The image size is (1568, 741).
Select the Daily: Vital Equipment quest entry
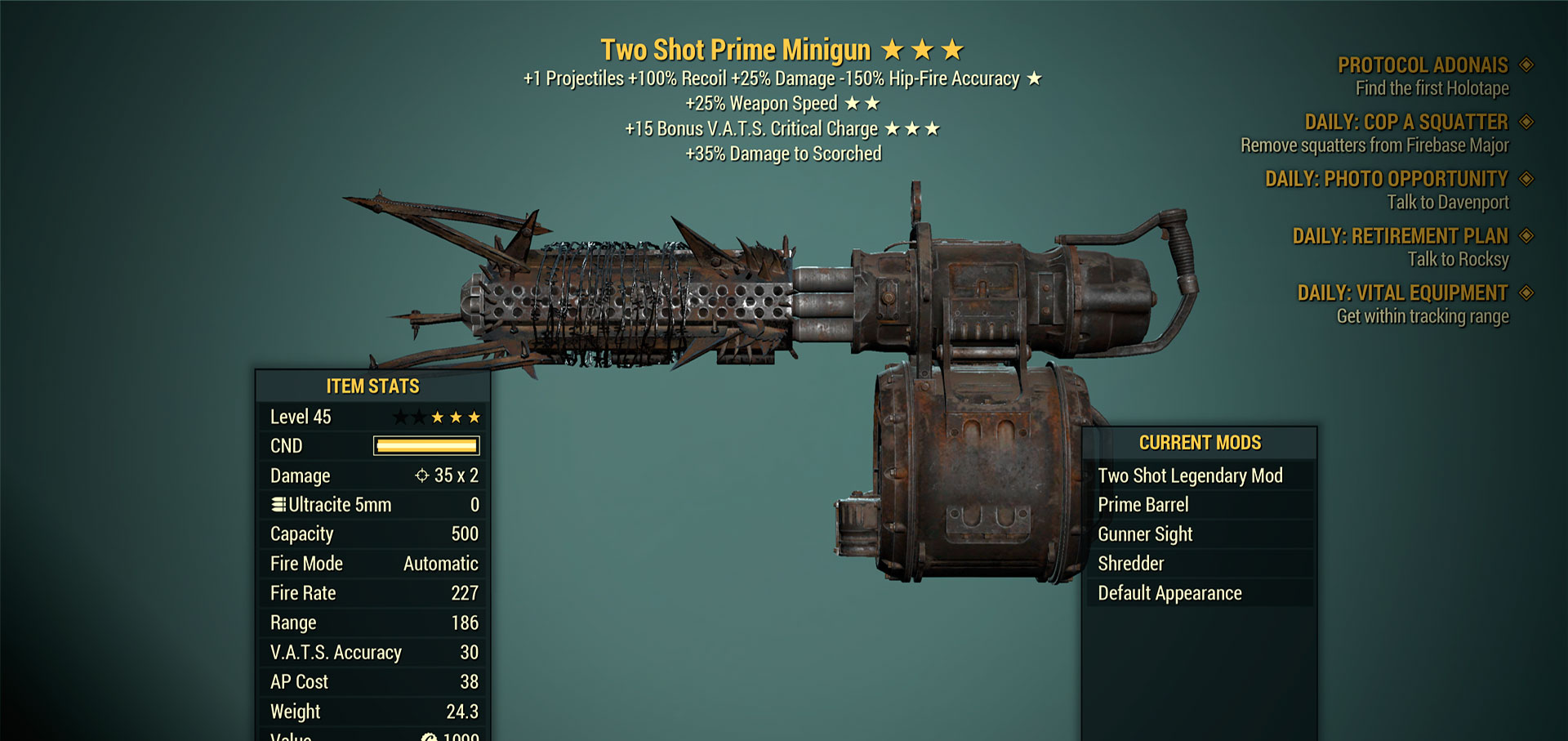[1402, 293]
